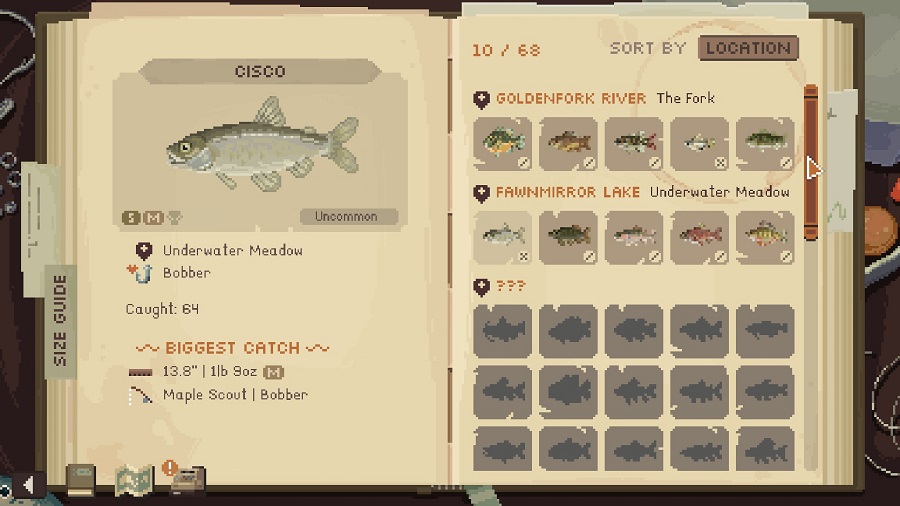Click the Goldenfork River location pin
The height and width of the screenshot is (506, 900).
[x=482, y=99]
